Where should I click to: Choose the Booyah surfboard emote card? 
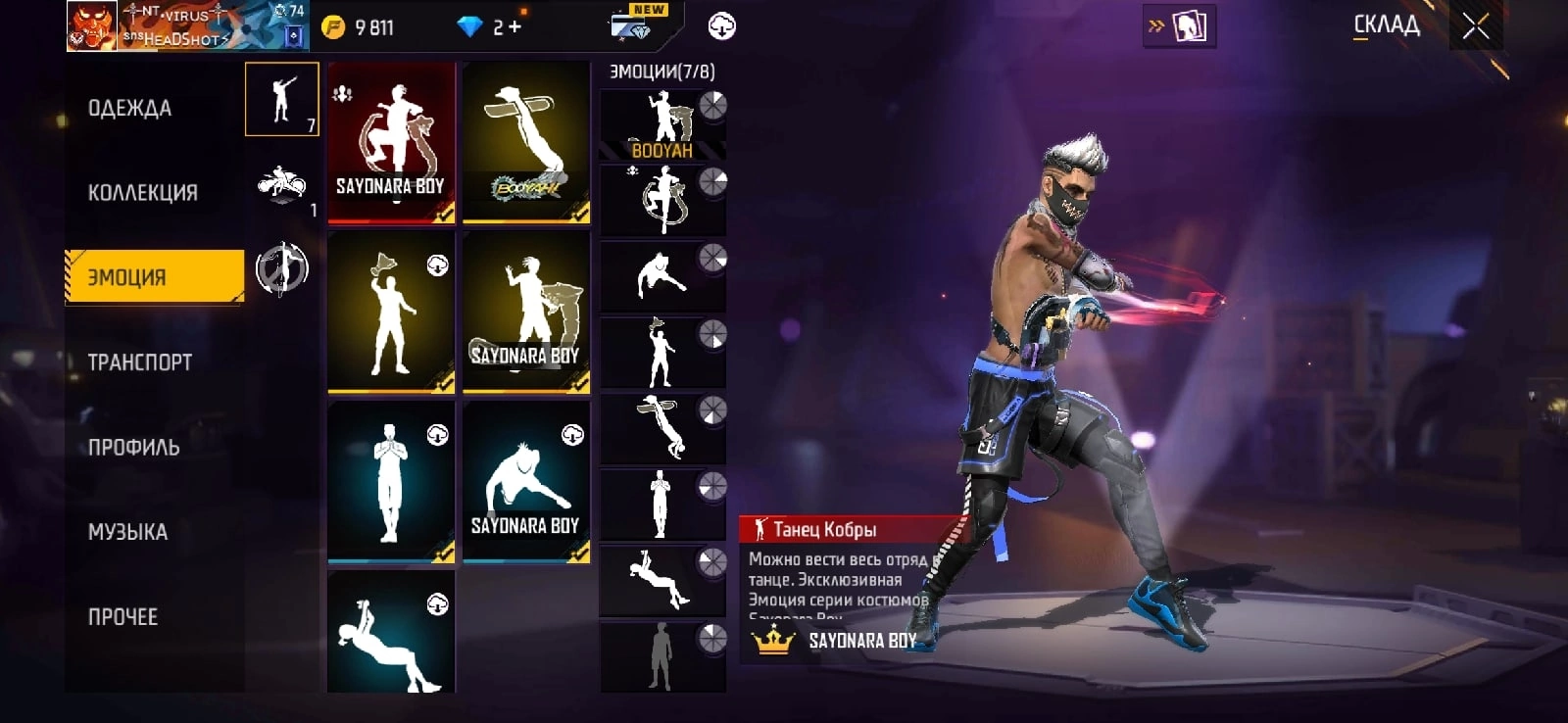tap(526, 142)
